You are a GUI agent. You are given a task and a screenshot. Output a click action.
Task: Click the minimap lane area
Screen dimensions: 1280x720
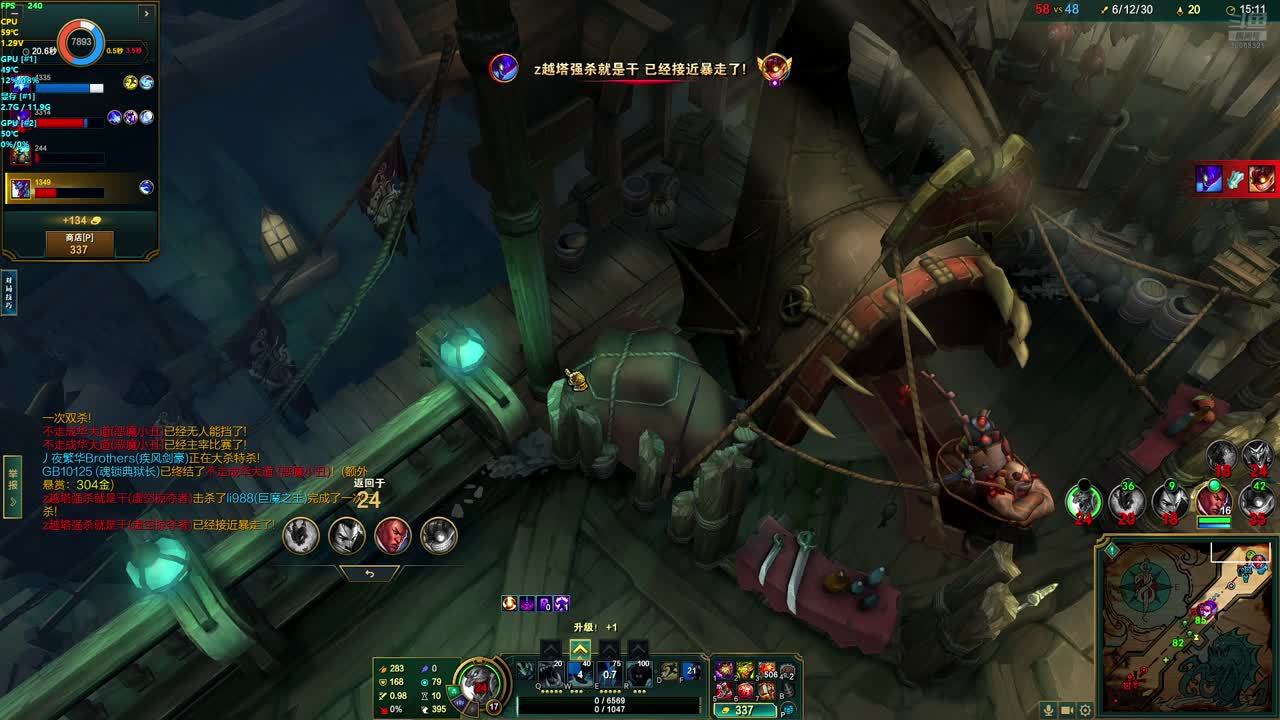[x=1190, y=625]
